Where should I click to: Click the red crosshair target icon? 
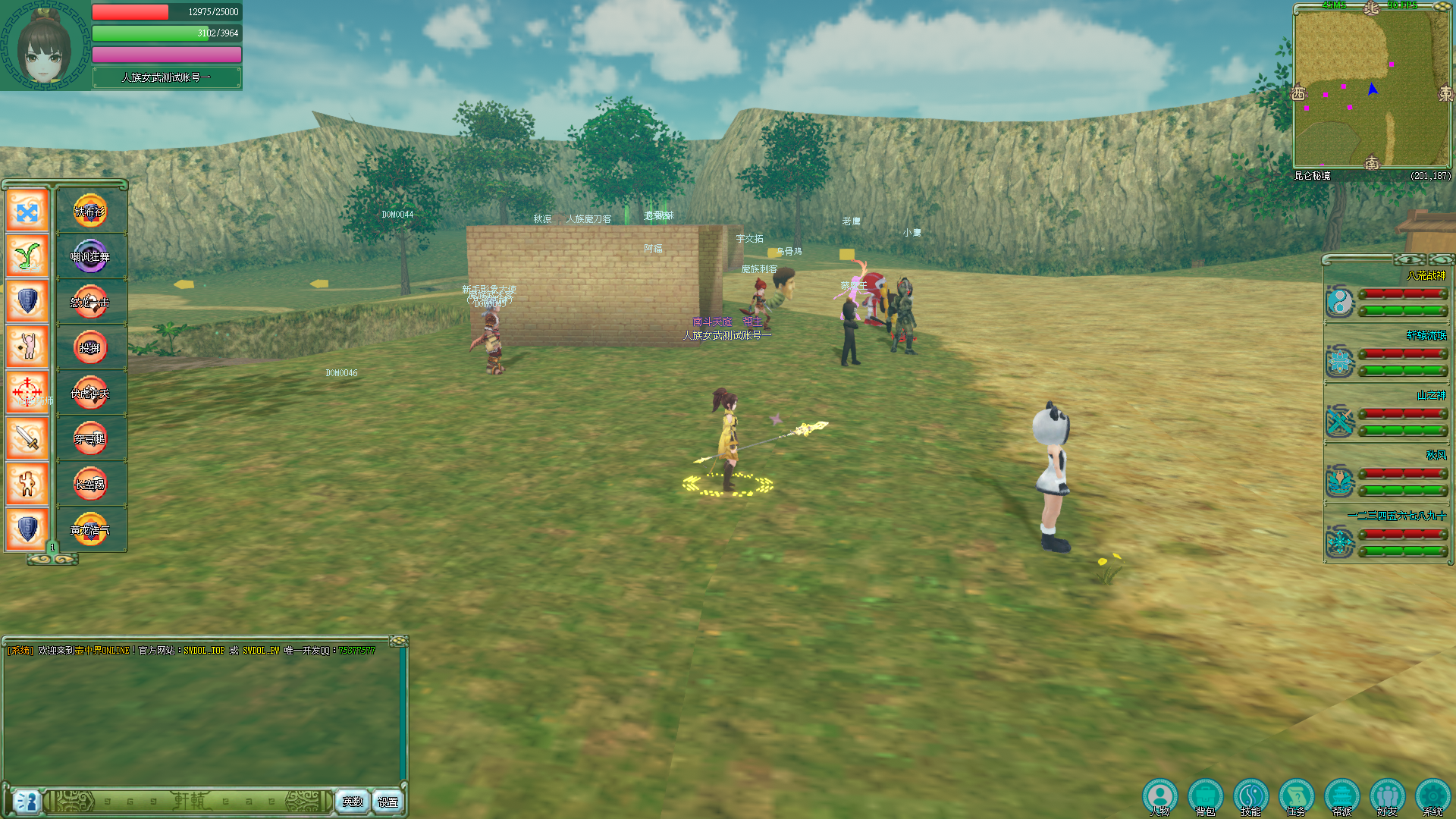27,393
